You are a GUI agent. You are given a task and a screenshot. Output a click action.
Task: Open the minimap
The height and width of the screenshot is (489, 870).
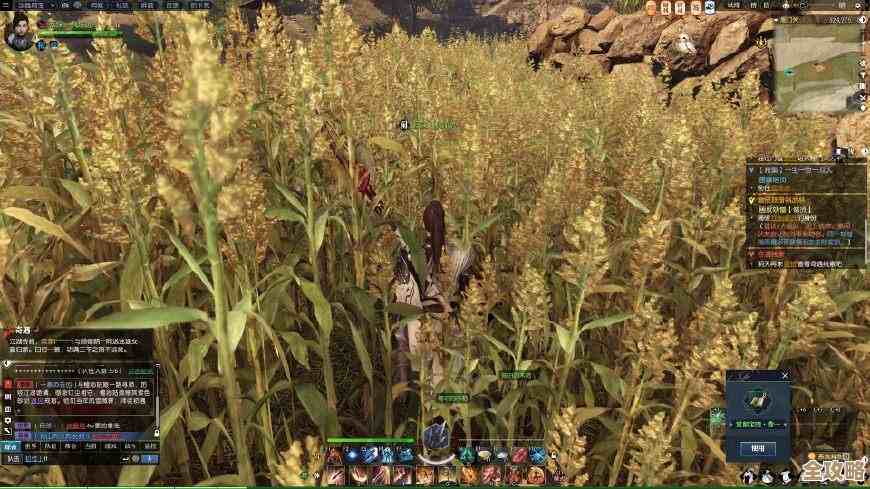[818, 65]
